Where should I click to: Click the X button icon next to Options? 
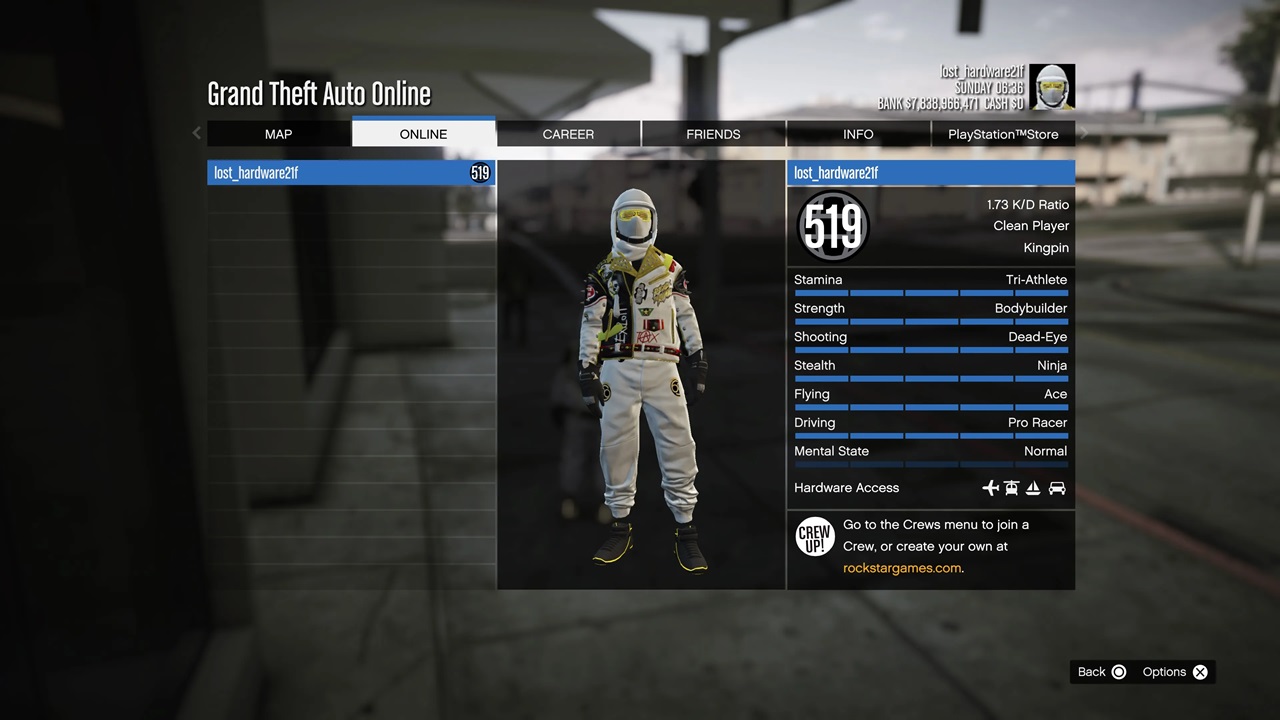[x=1200, y=672]
